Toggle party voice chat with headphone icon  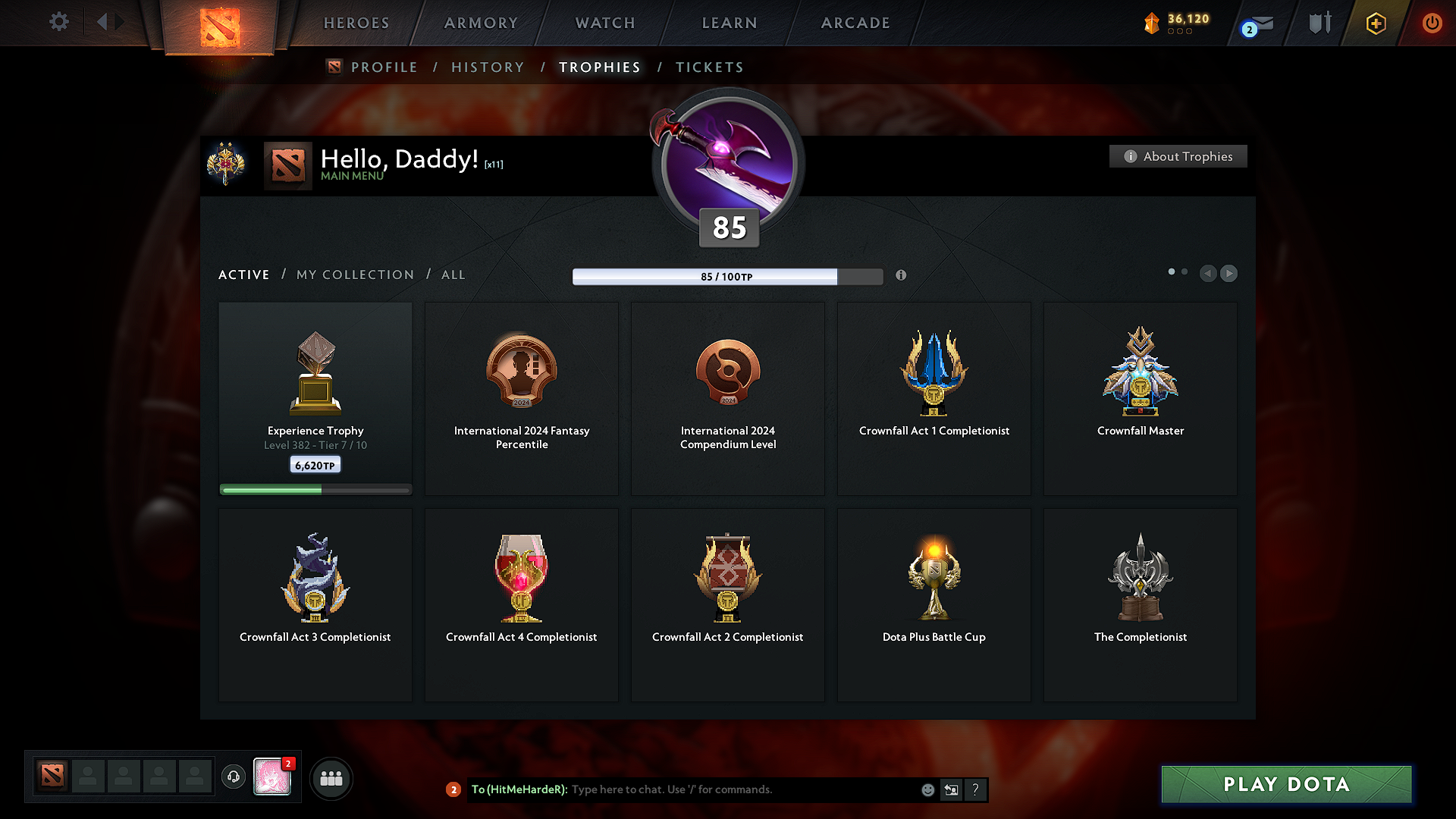(233, 777)
